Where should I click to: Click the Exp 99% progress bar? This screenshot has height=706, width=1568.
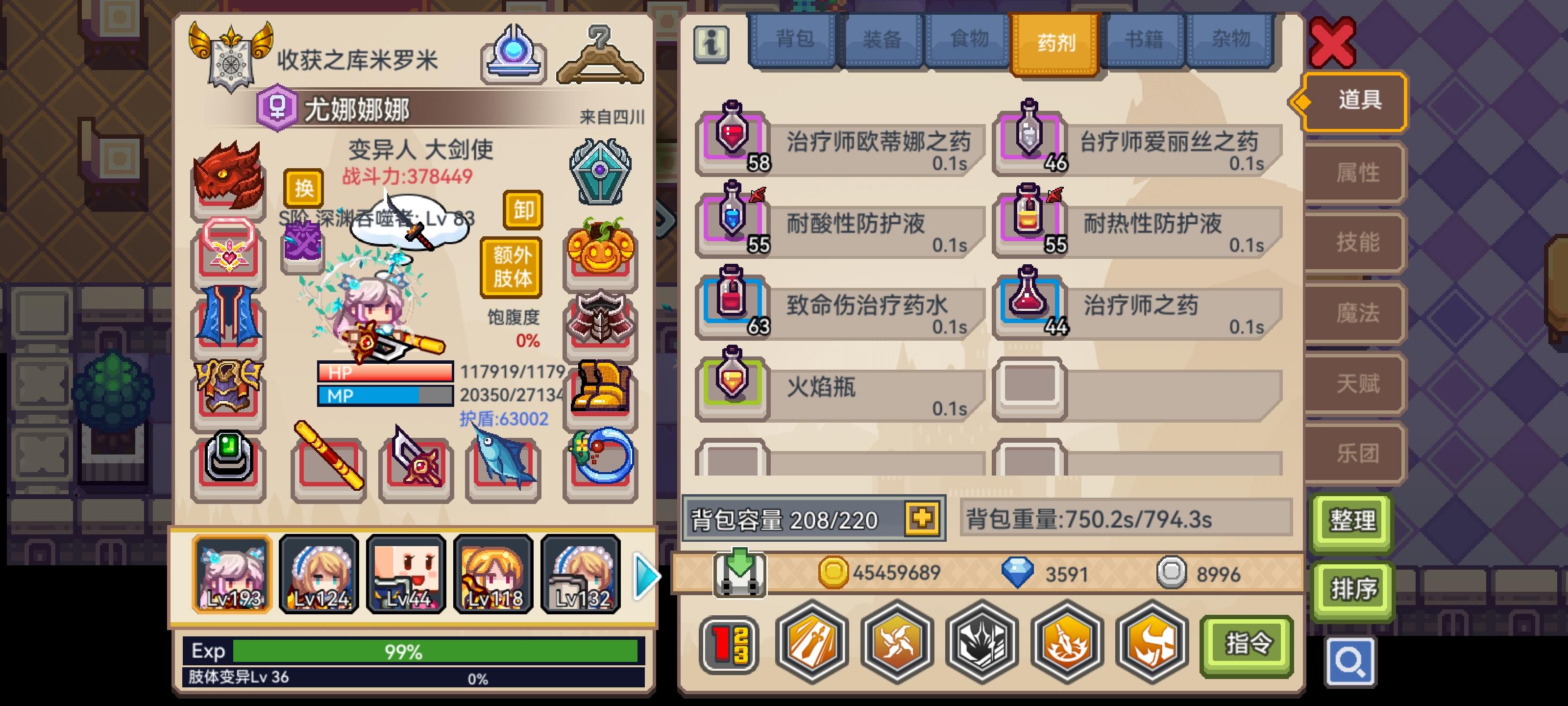[x=402, y=651]
